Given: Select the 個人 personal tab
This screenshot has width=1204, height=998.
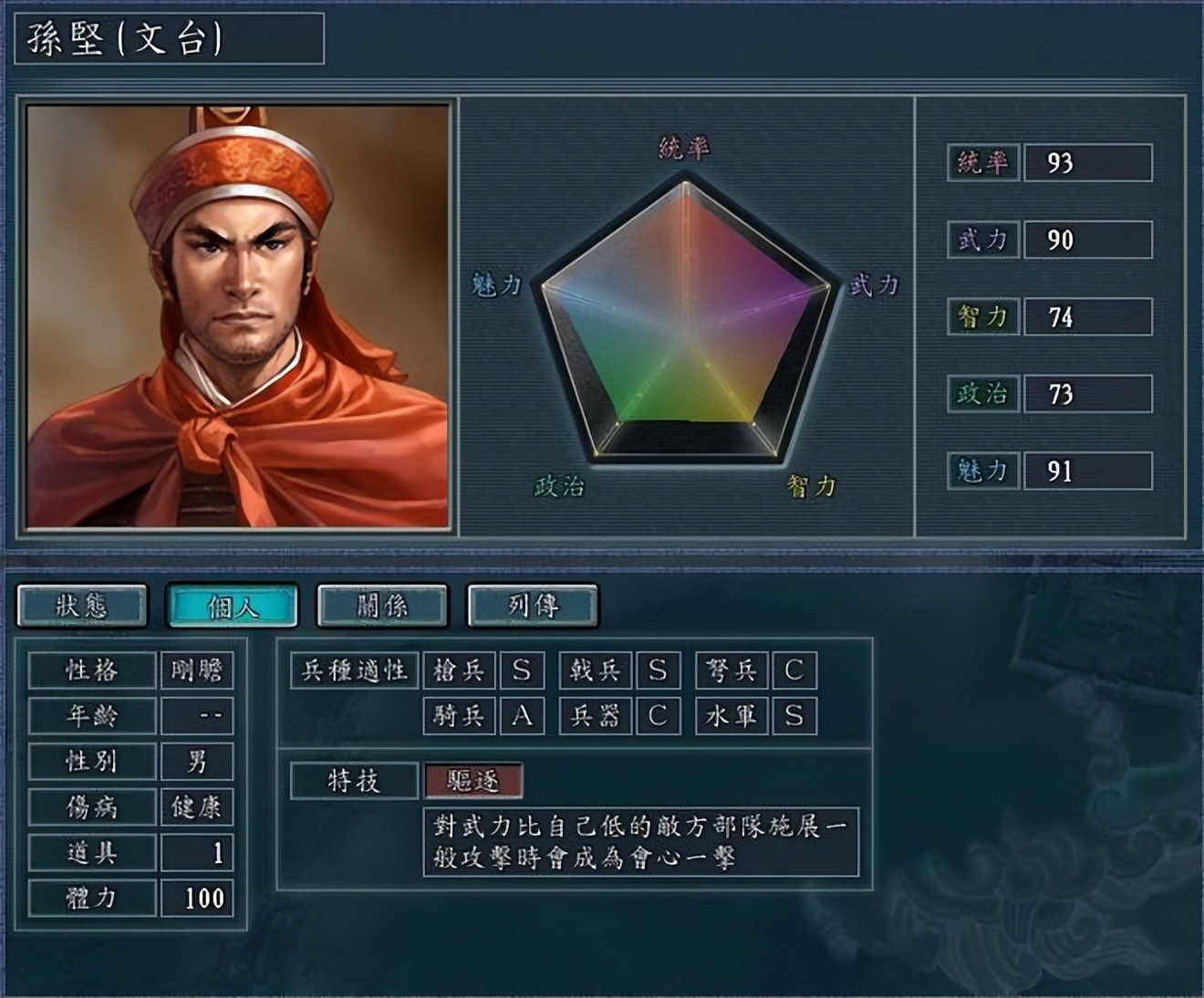Looking at the screenshot, I should pyautogui.click(x=235, y=604).
